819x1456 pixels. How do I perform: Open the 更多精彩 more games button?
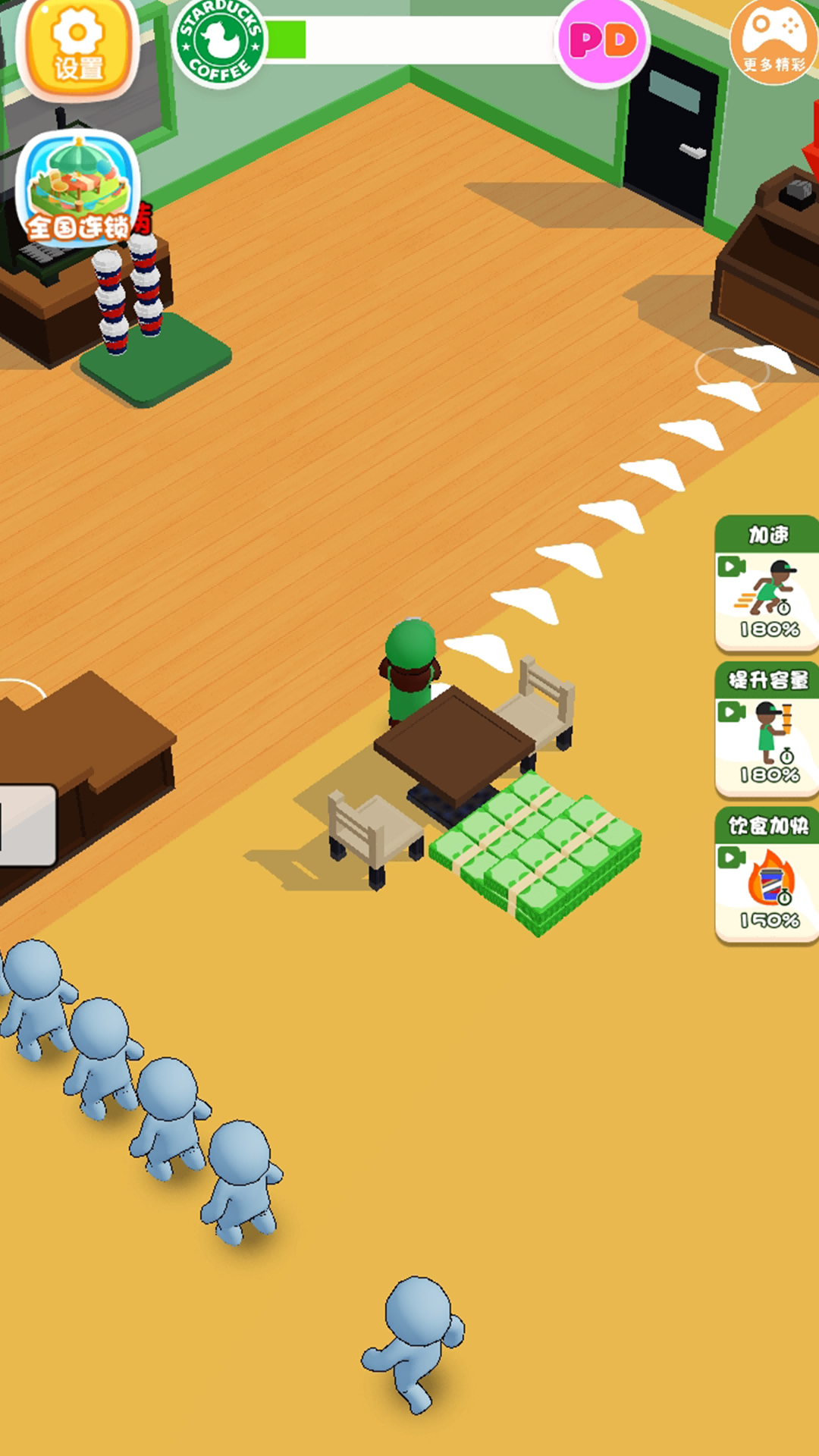[x=773, y=42]
